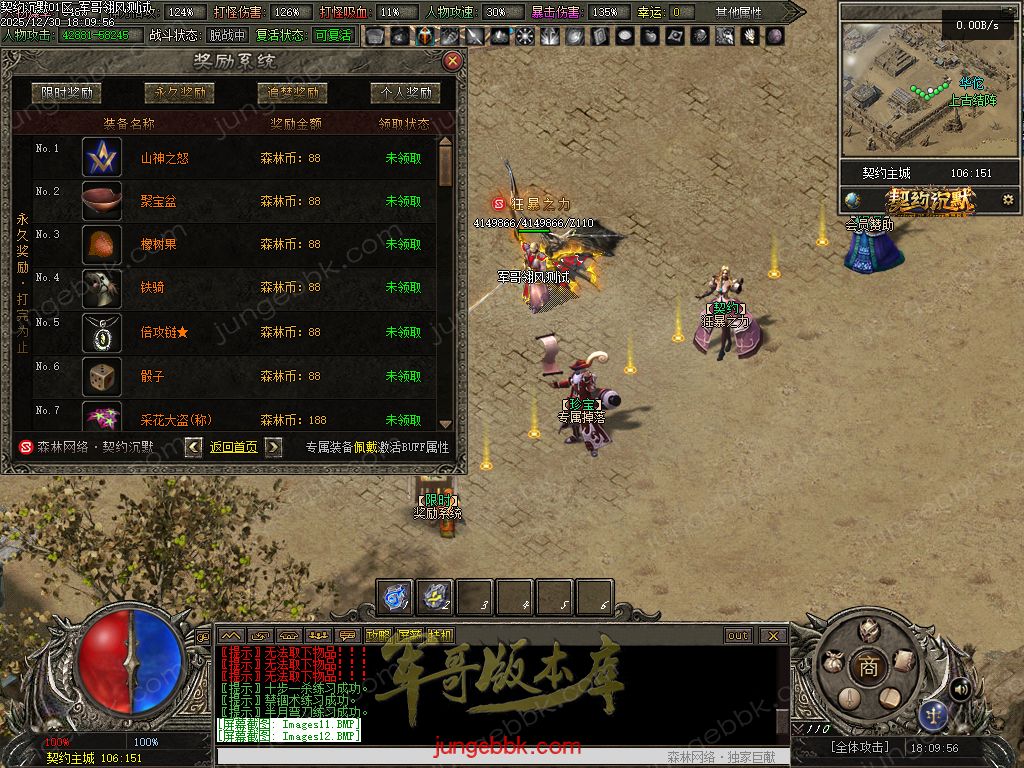The height and width of the screenshot is (768, 1024).
Task: Toggle the sound speaker icon
Action: click(x=960, y=688)
